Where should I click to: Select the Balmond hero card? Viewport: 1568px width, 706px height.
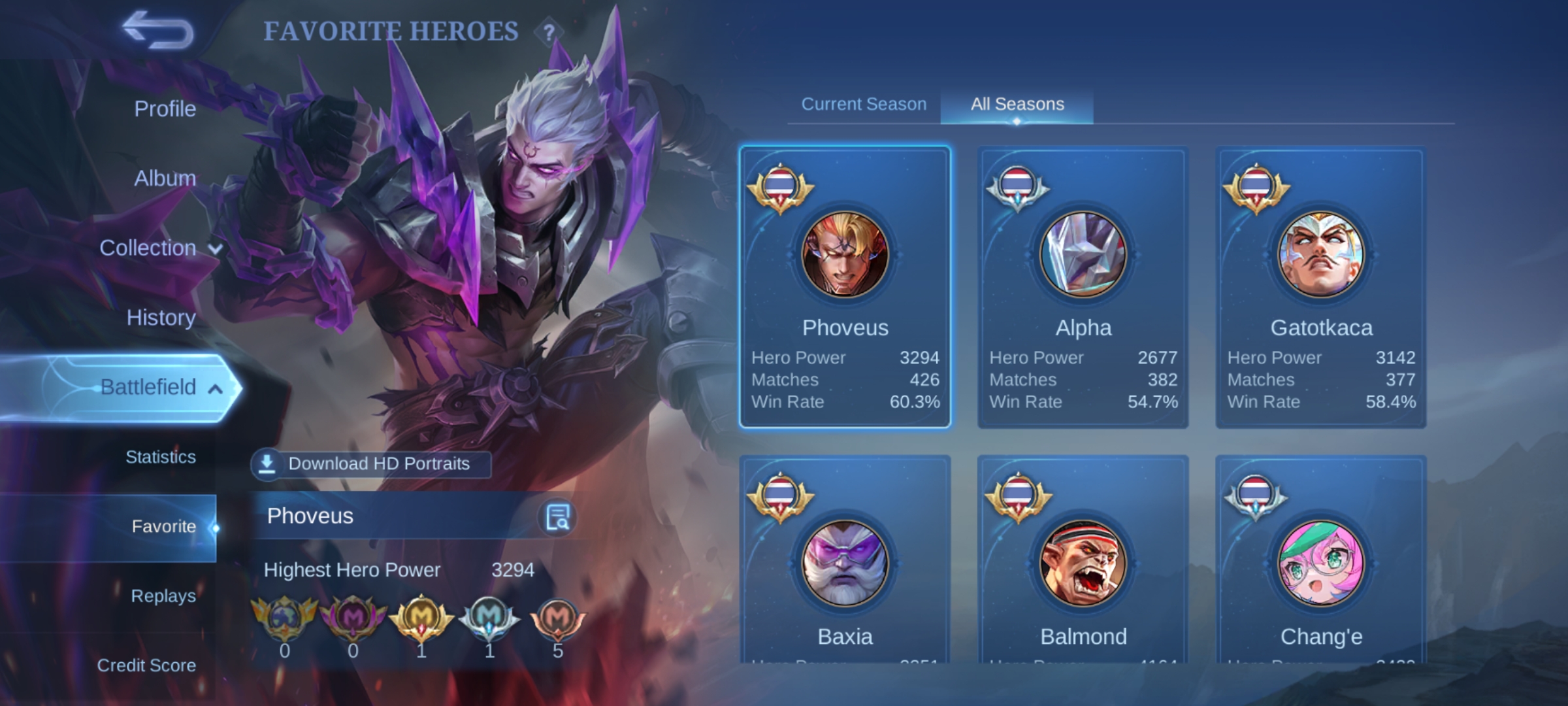coord(1083,562)
